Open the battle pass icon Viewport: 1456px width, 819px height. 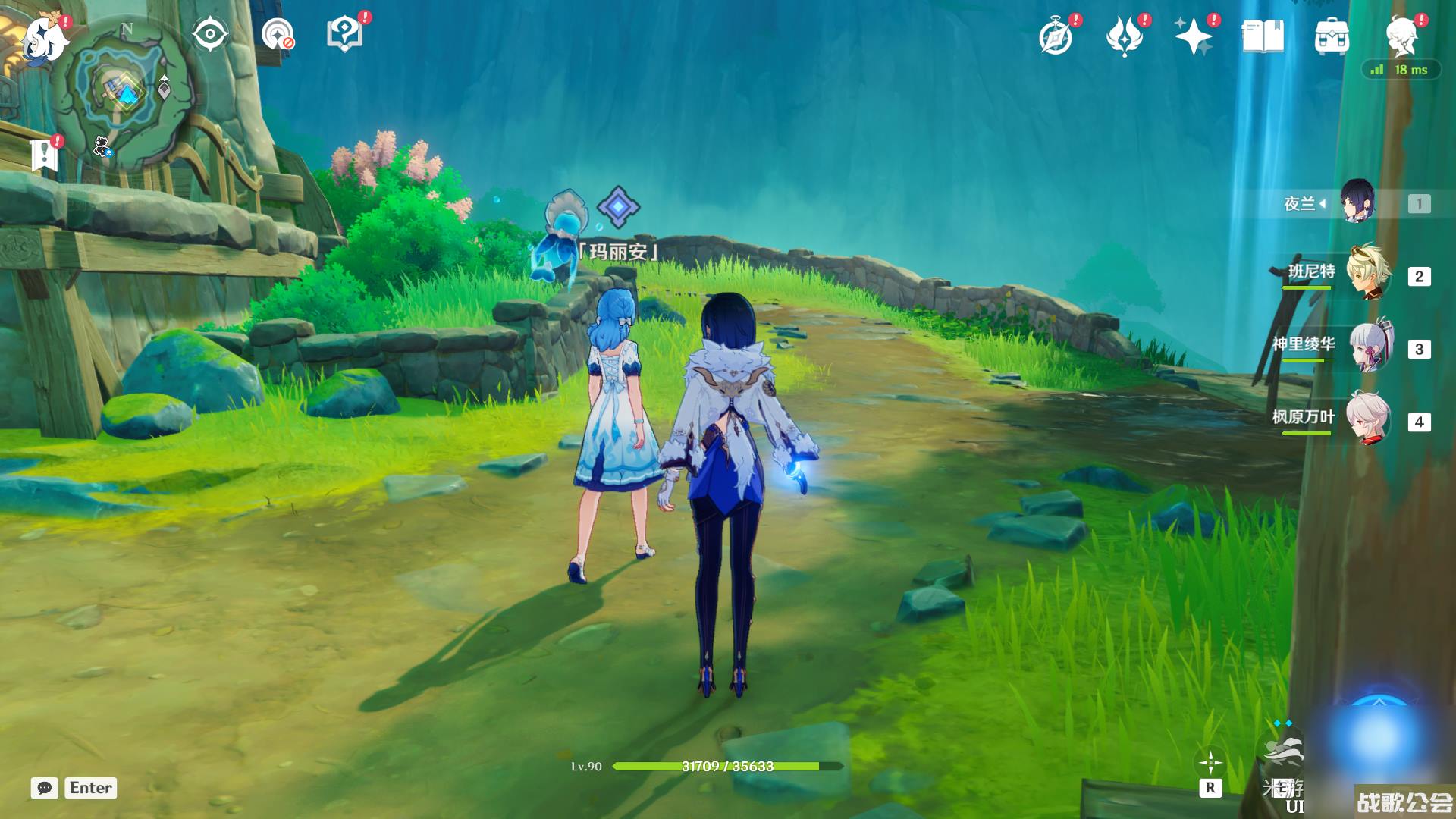1125,36
